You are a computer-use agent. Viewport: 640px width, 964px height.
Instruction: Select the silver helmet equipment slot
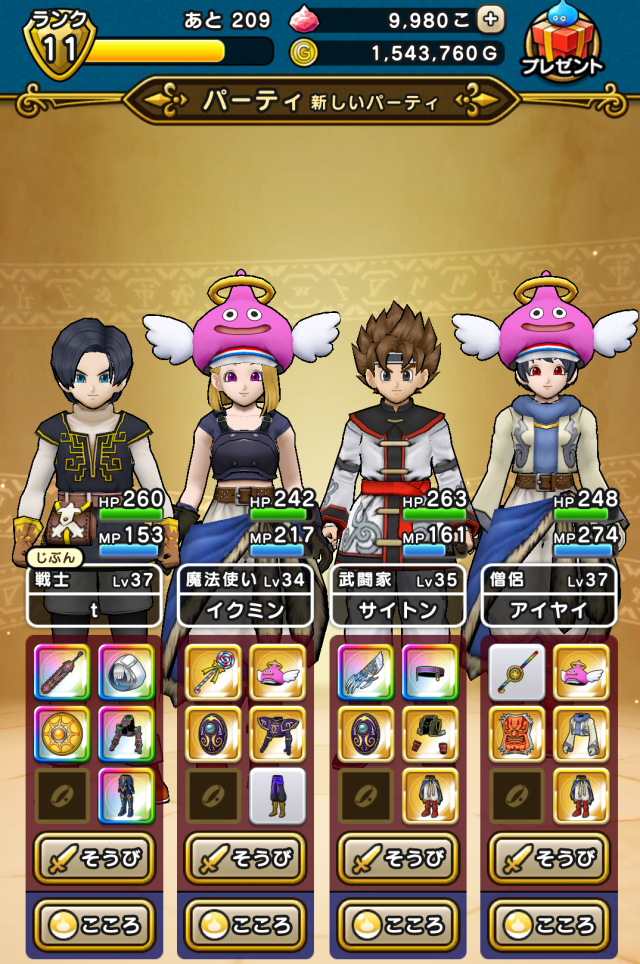coord(127,671)
